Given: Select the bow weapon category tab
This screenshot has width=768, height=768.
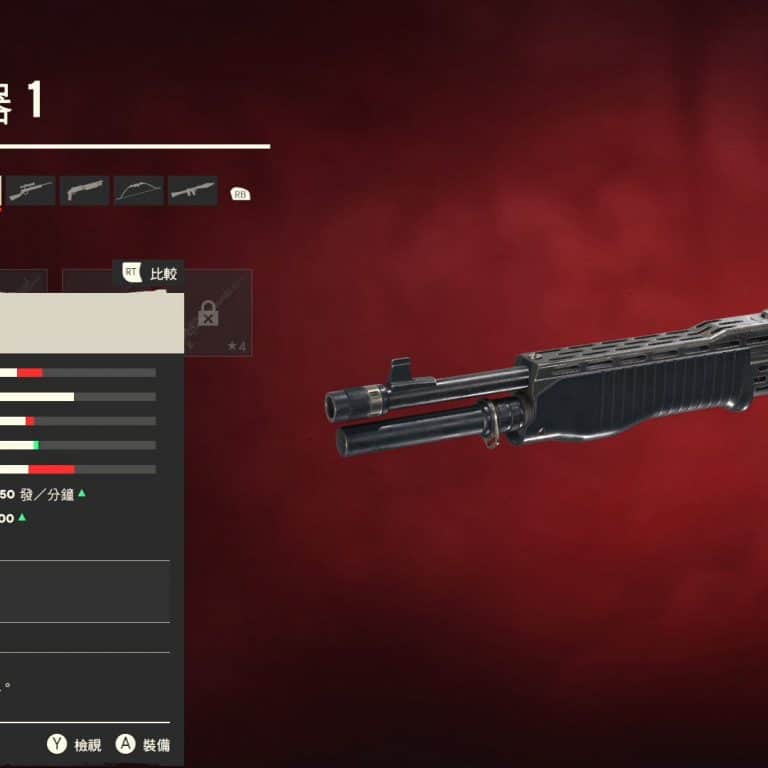Looking at the screenshot, I should click(x=139, y=191).
